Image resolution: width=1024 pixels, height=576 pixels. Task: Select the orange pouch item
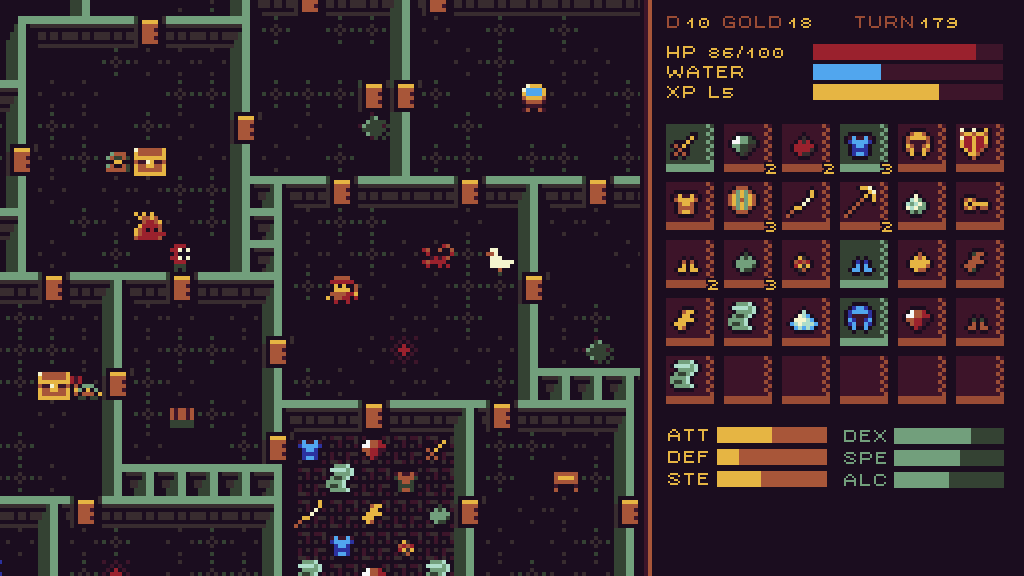point(920,264)
